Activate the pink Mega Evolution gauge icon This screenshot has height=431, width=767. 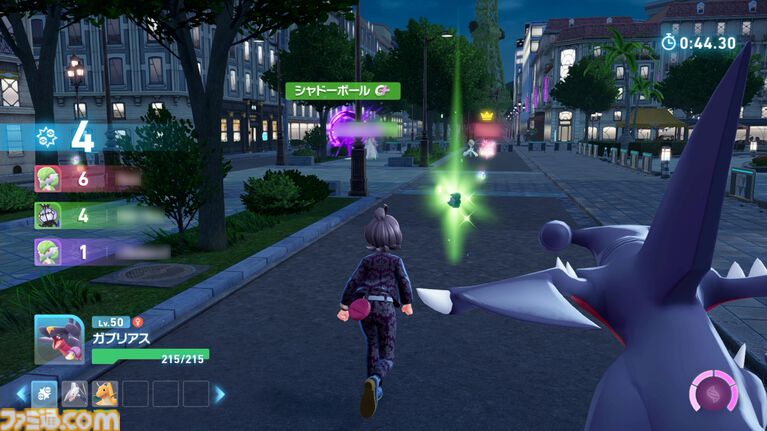pyautogui.click(x=714, y=391)
